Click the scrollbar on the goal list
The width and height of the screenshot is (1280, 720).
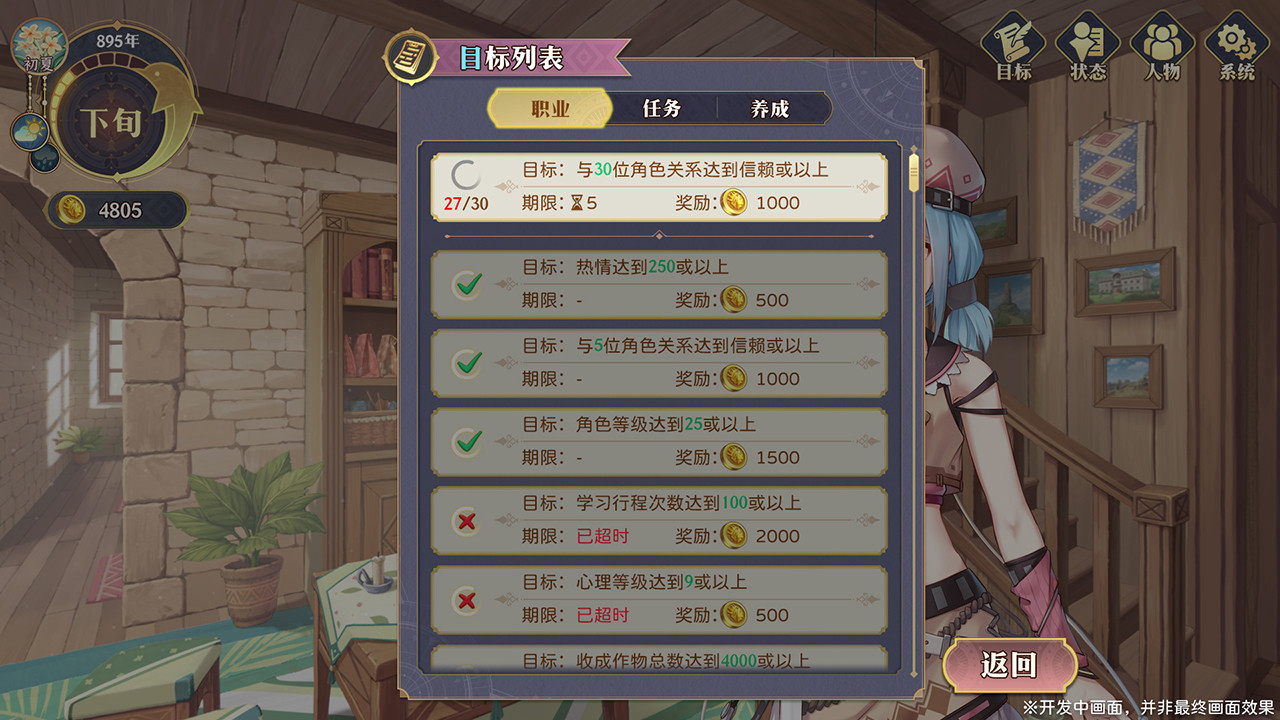[x=912, y=170]
